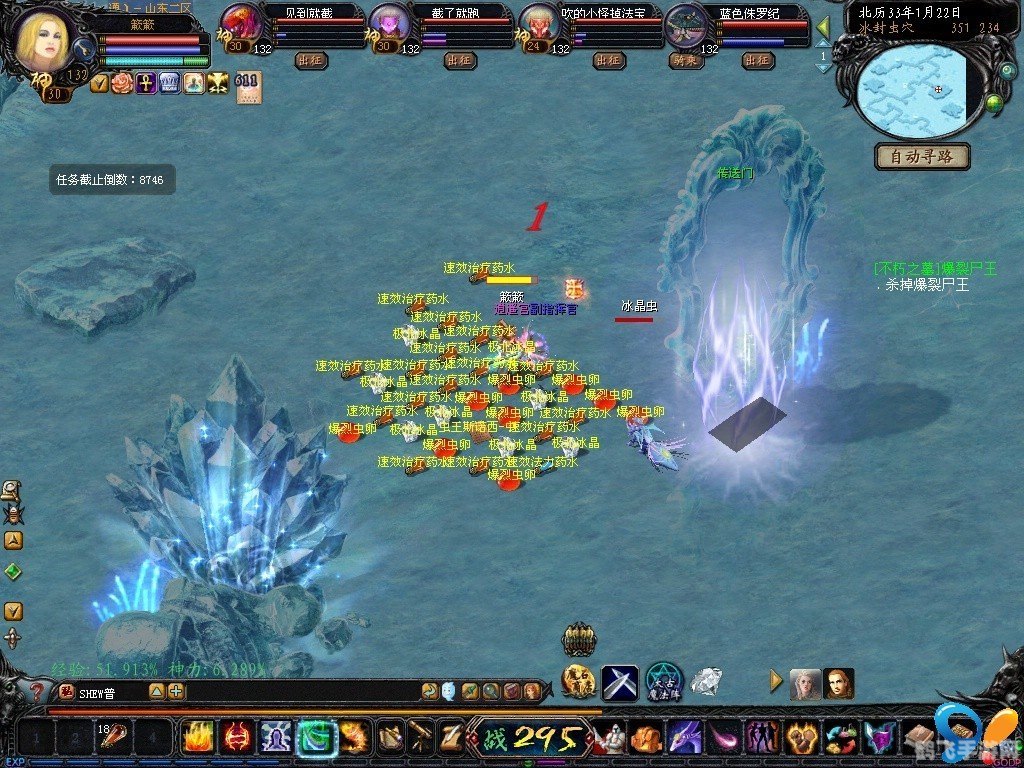Select the 吹的小怪掉法宝 pet portrait
The image size is (1024, 768).
click(539, 26)
